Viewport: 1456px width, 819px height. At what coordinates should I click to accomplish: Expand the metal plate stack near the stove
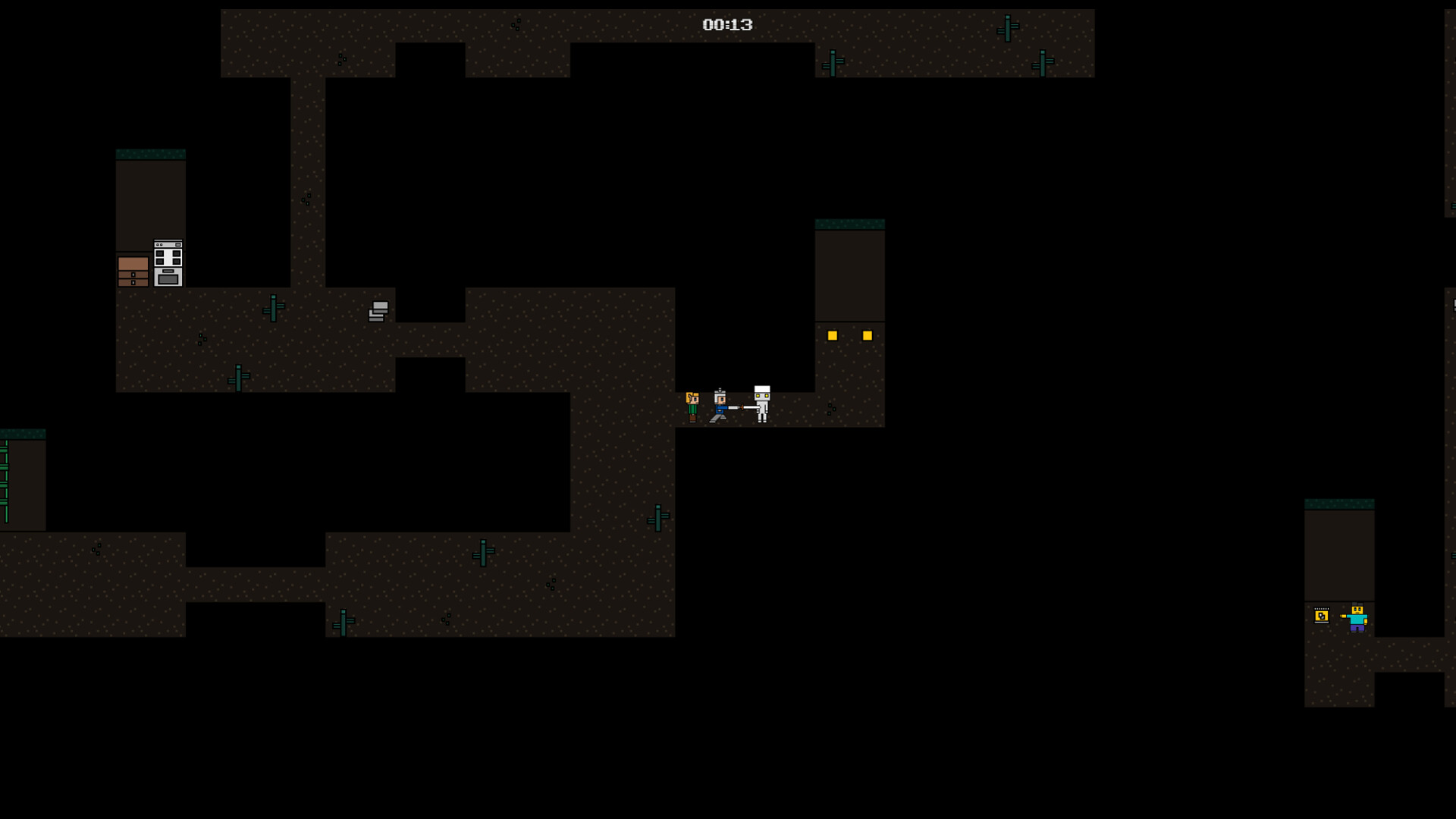(377, 311)
